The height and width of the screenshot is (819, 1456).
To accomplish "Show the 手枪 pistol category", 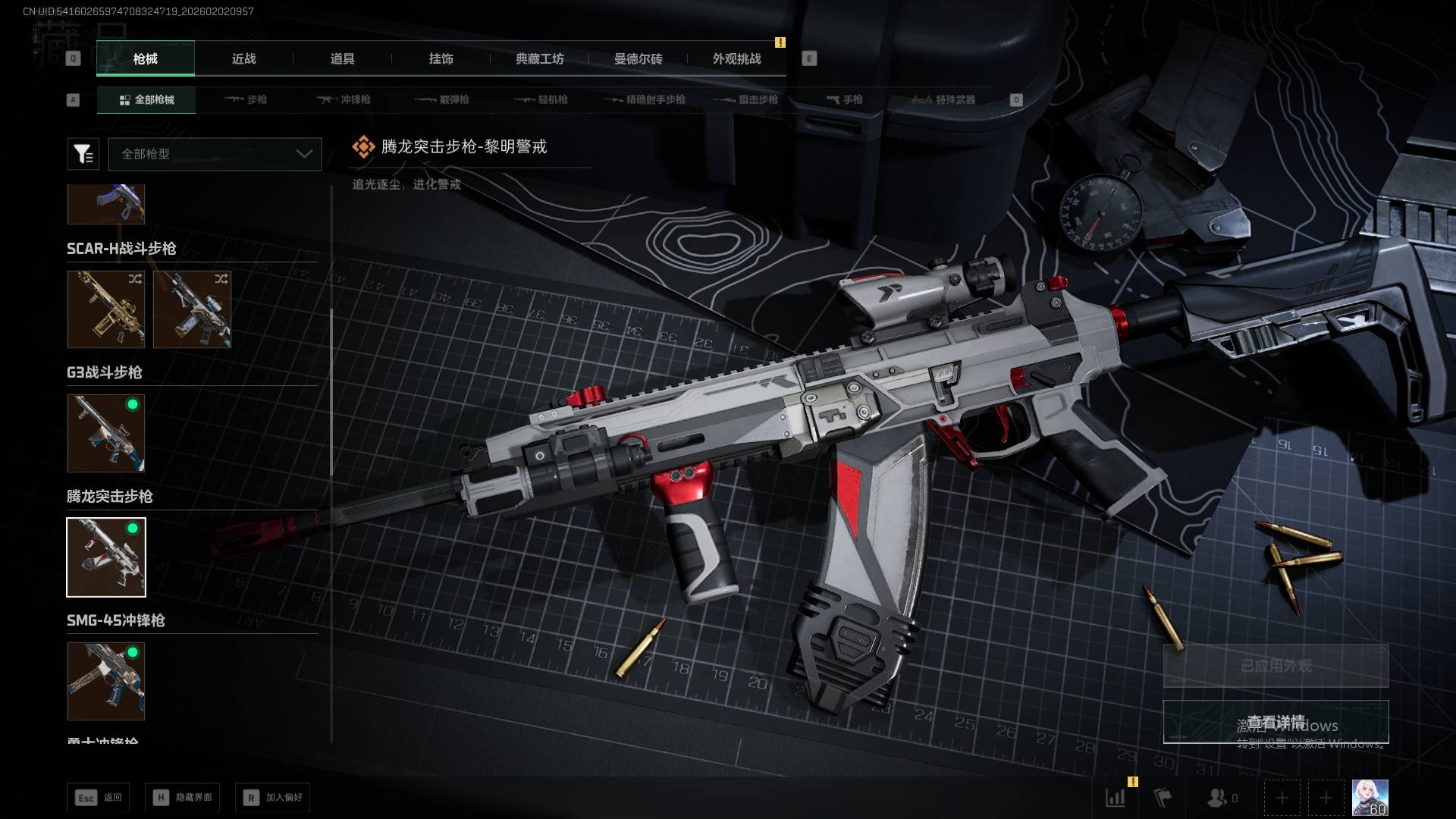I will [845, 99].
